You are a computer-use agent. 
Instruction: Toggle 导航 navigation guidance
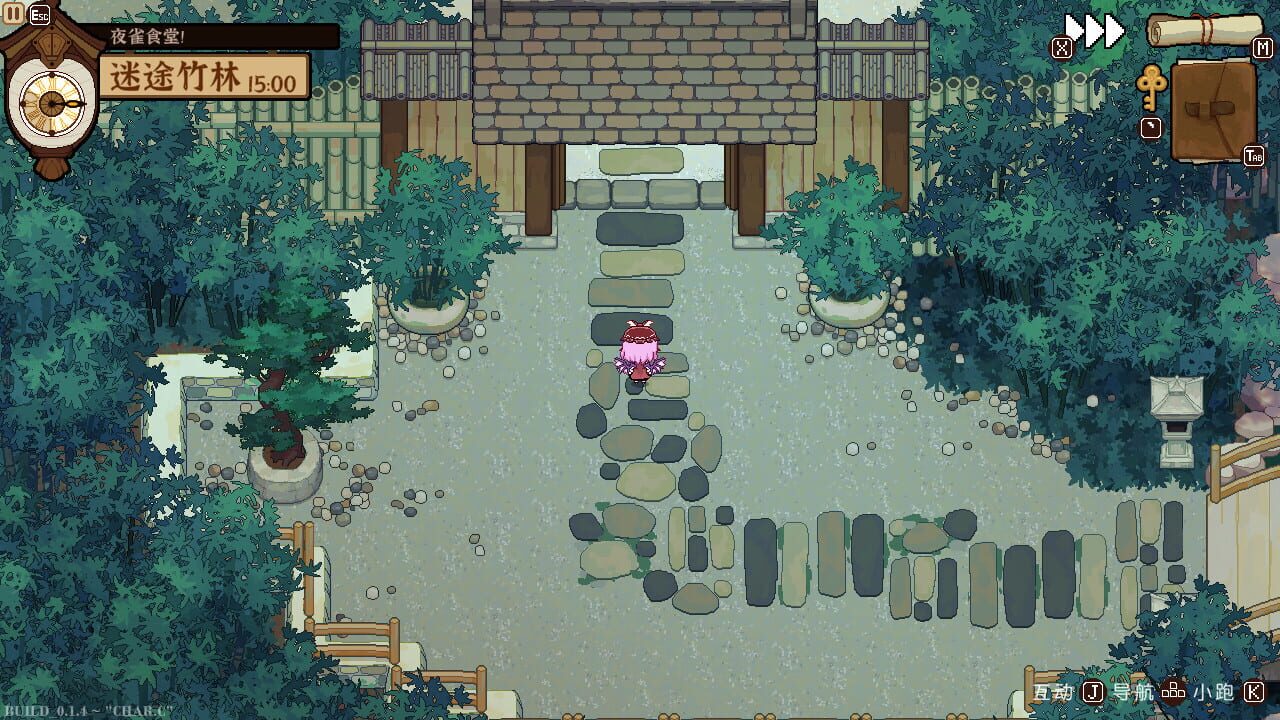1133,691
